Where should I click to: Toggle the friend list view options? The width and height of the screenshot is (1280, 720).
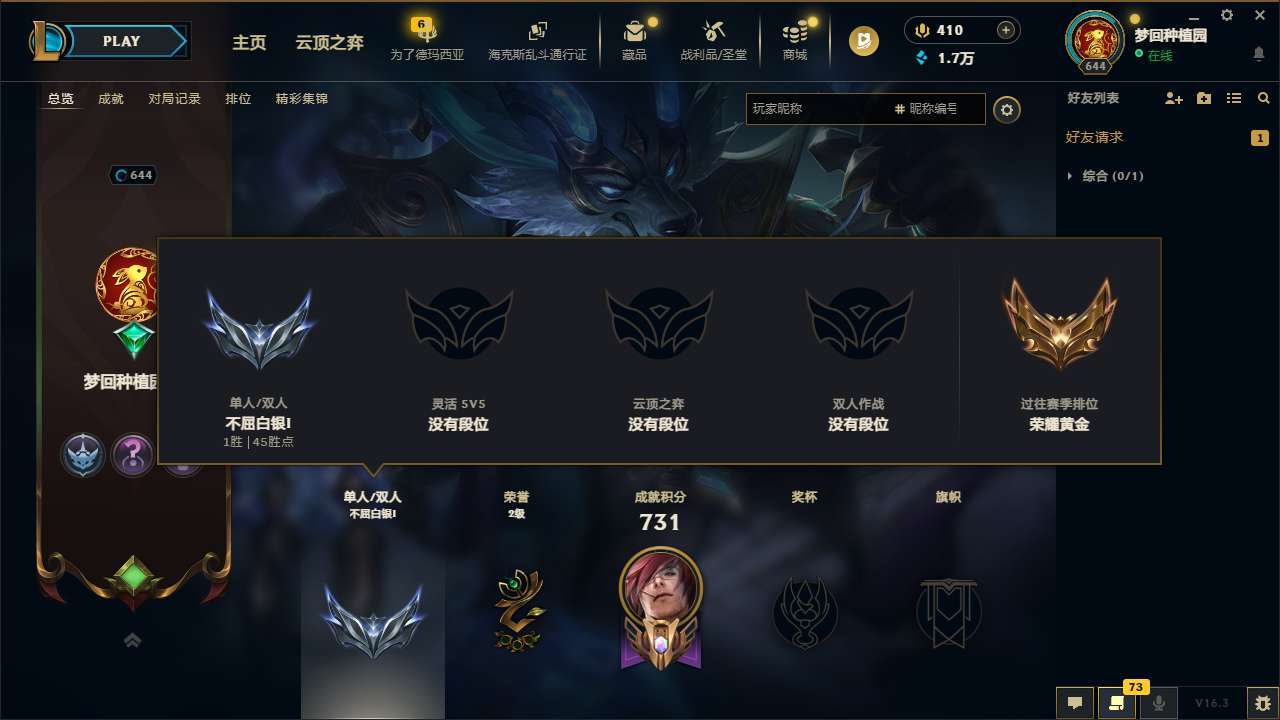coord(1235,98)
